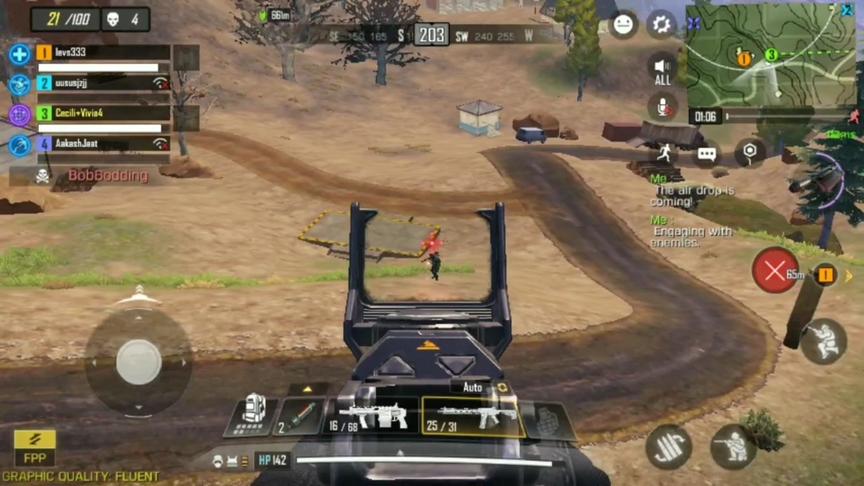The height and width of the screenshot is (486, 864).
Task: Toggle the microphone button
Action: pos(662,107)
